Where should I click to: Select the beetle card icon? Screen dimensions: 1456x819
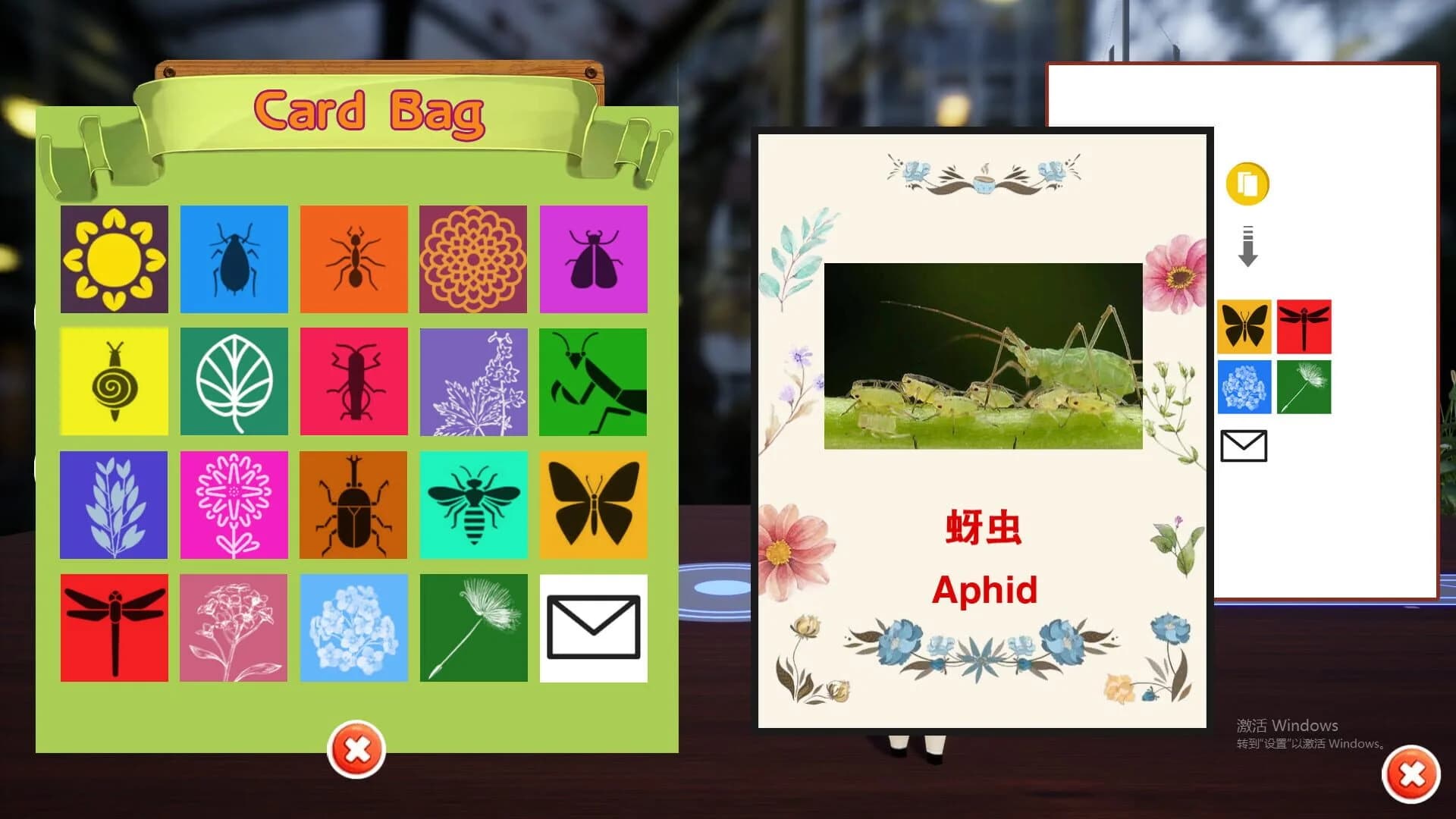tap(354, 505)
